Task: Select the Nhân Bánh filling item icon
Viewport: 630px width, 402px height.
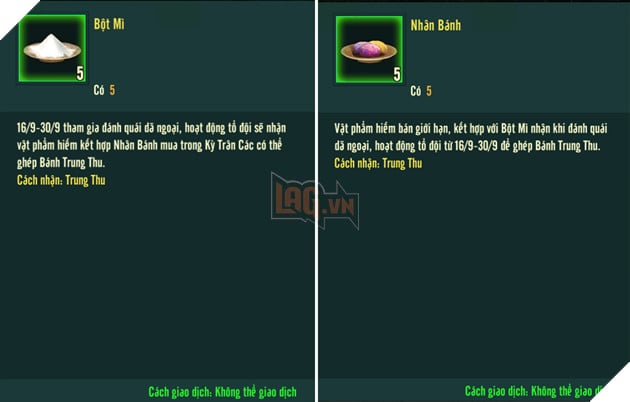Action: click(x=368, y=49)
